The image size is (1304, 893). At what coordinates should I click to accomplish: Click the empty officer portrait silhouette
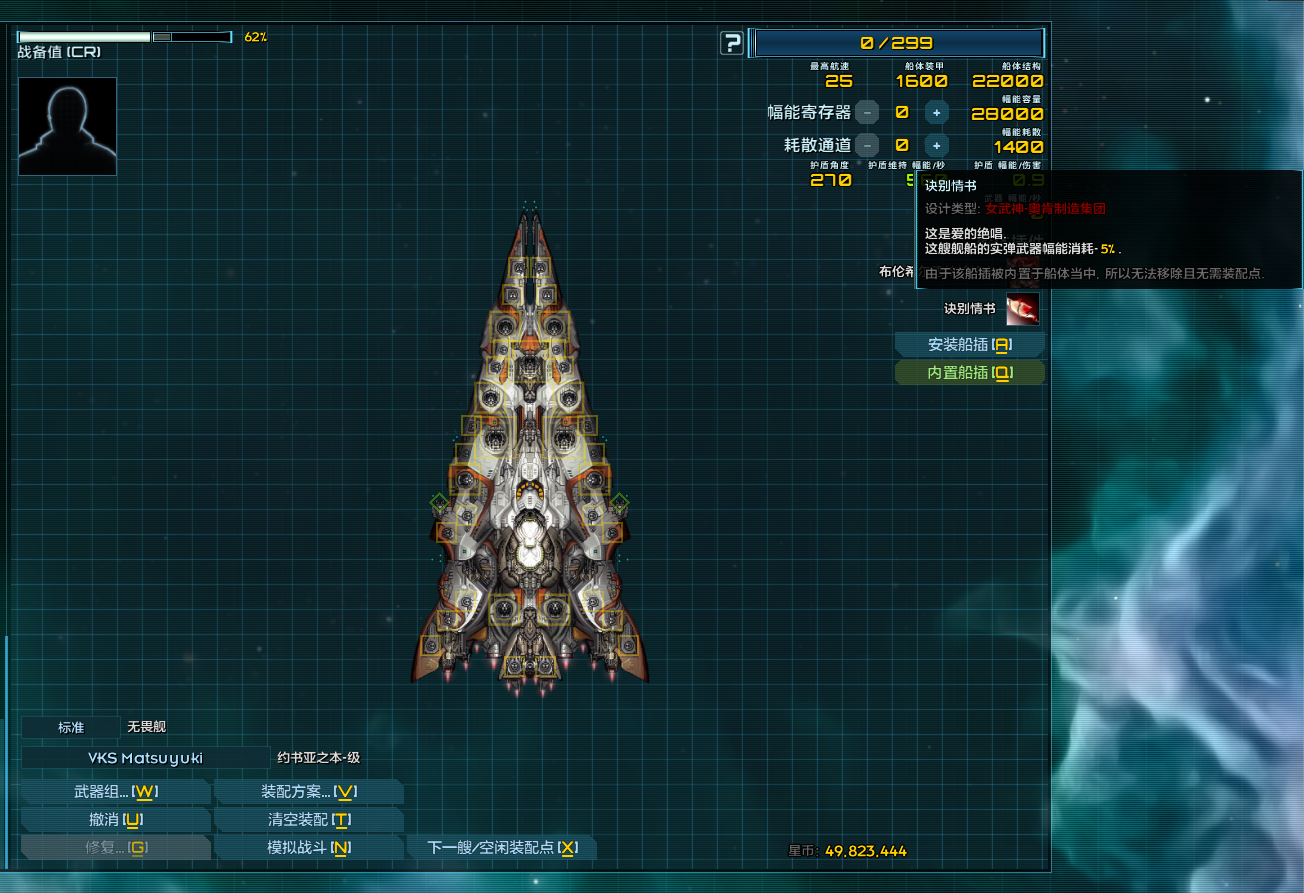tap(66, 125)
